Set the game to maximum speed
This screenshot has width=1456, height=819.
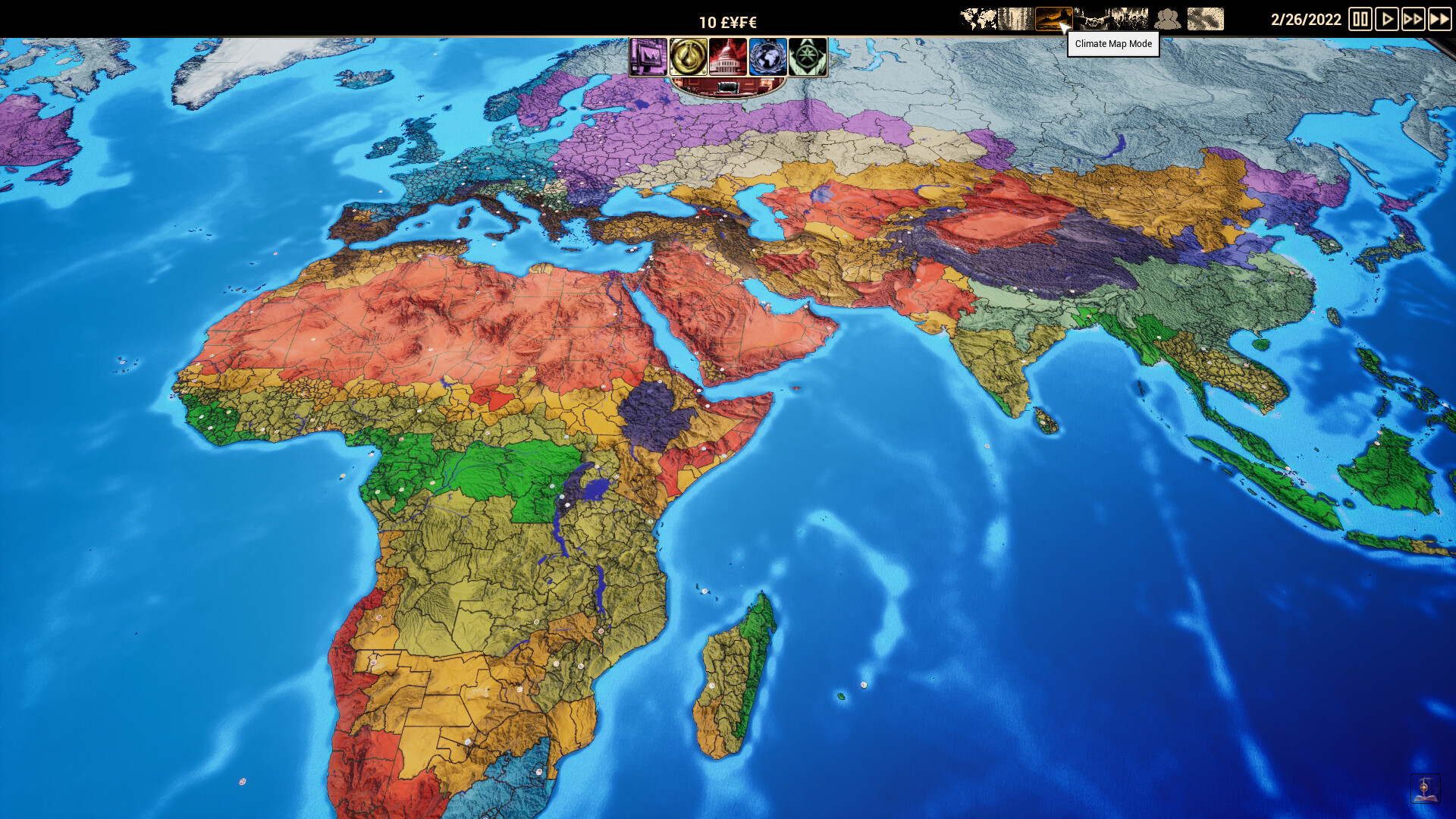pos(1439,20)
